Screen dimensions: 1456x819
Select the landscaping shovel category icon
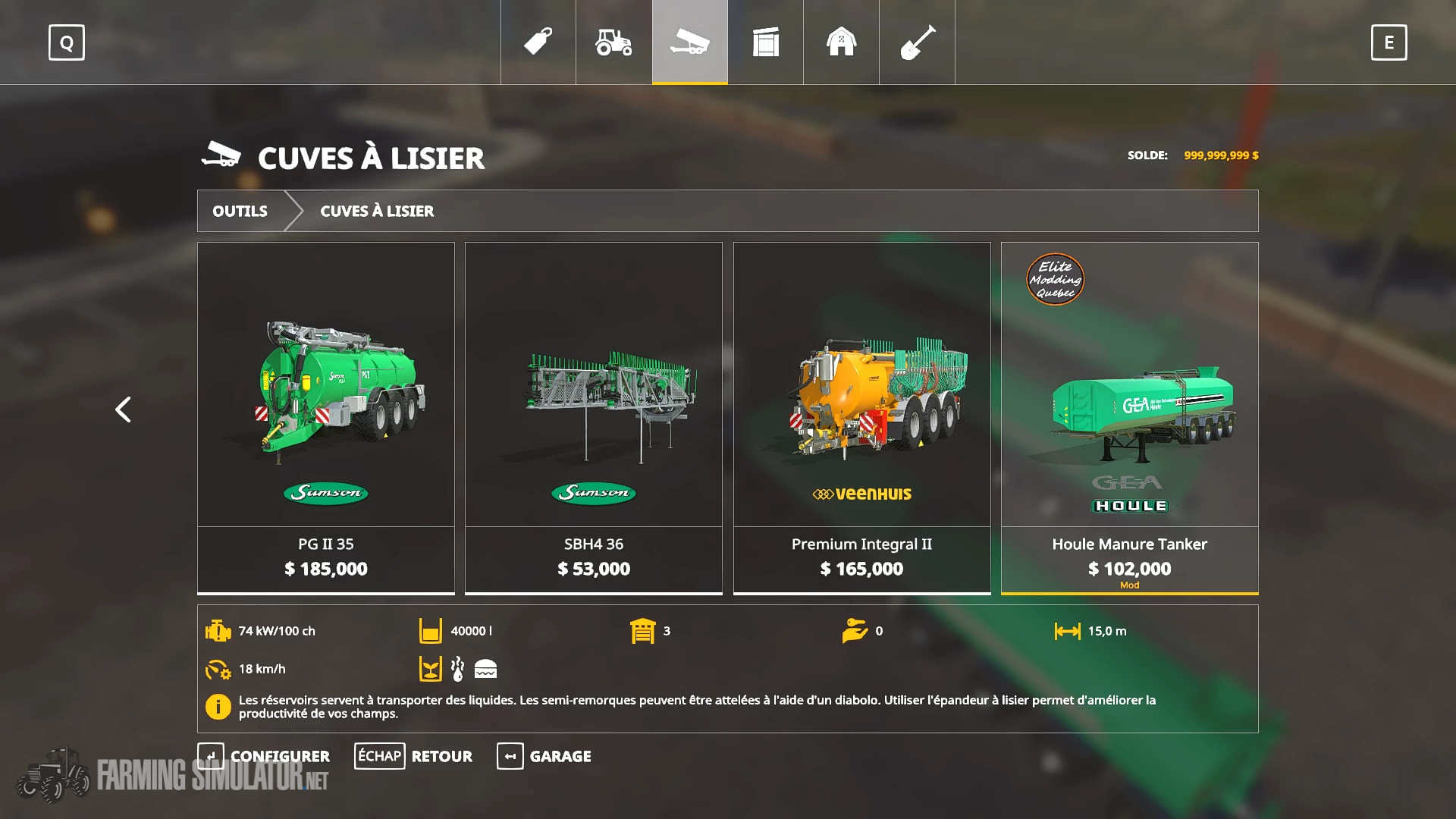click(x=917, y=43)
